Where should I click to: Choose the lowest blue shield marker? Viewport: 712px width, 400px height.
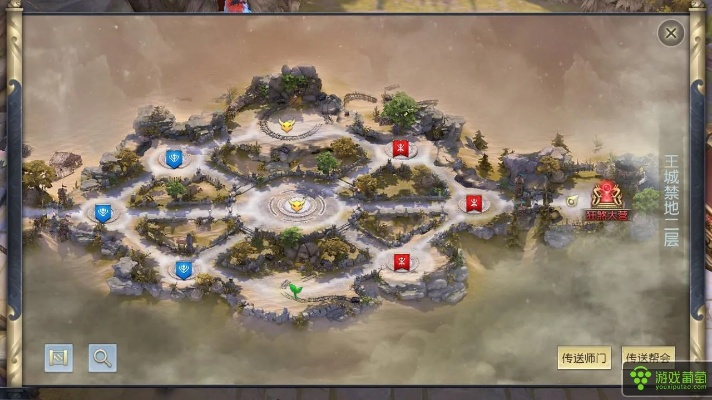coord(183,269)
